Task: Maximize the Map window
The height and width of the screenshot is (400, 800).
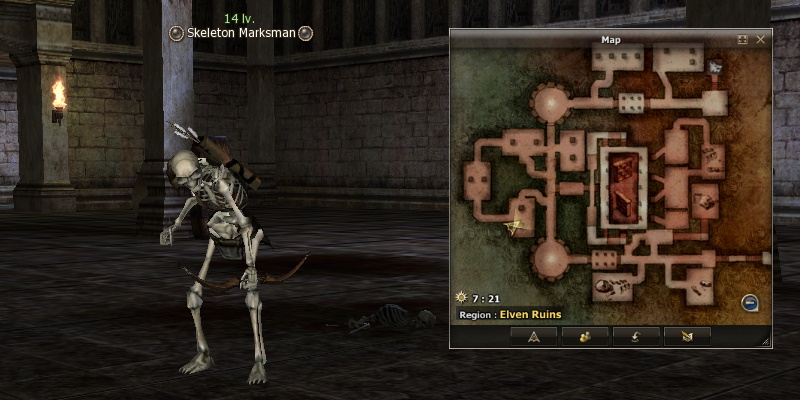Action: pyautogui.click(x=743, y=40)
